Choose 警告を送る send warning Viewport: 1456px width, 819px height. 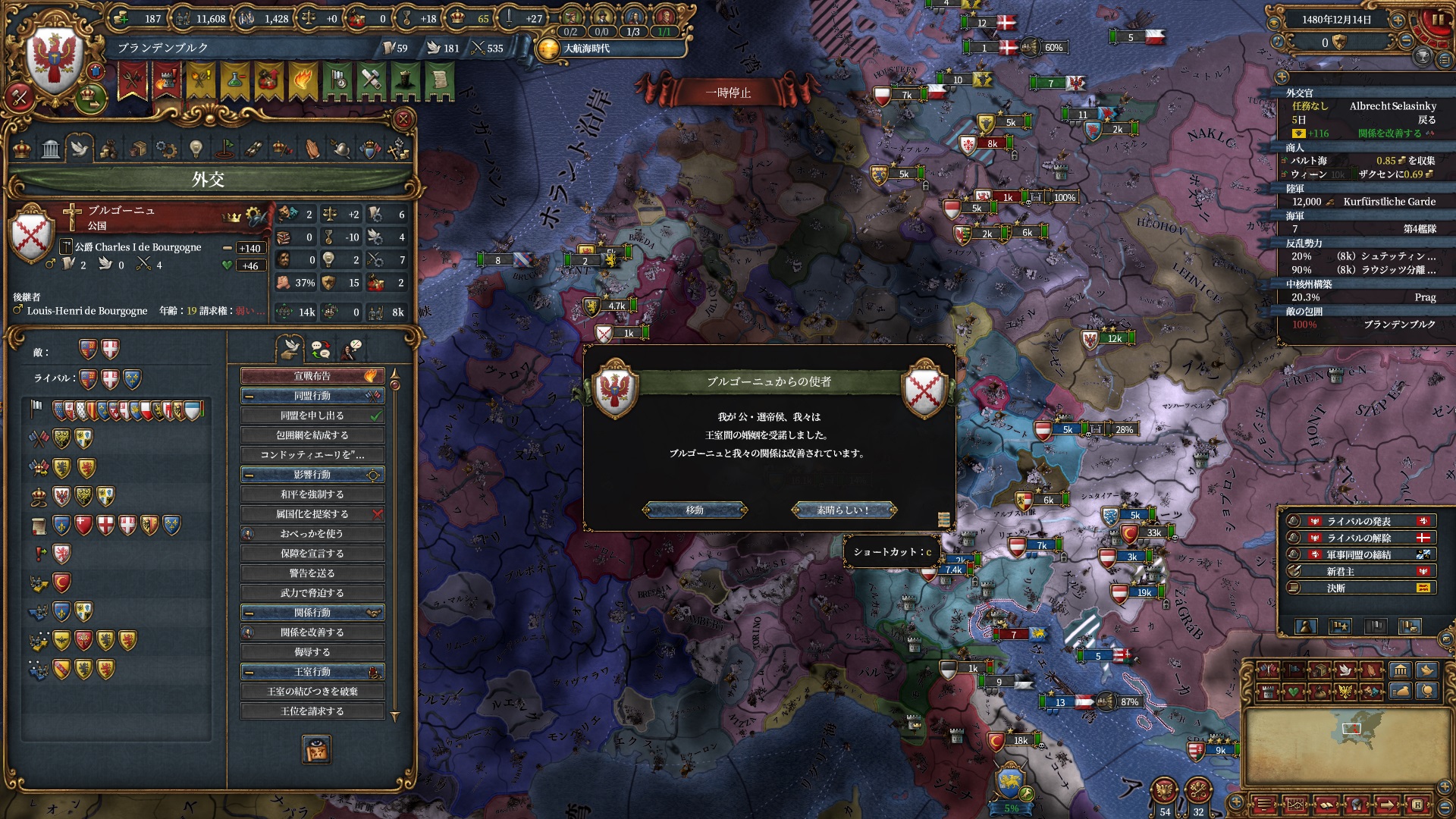tap(312, 573)
